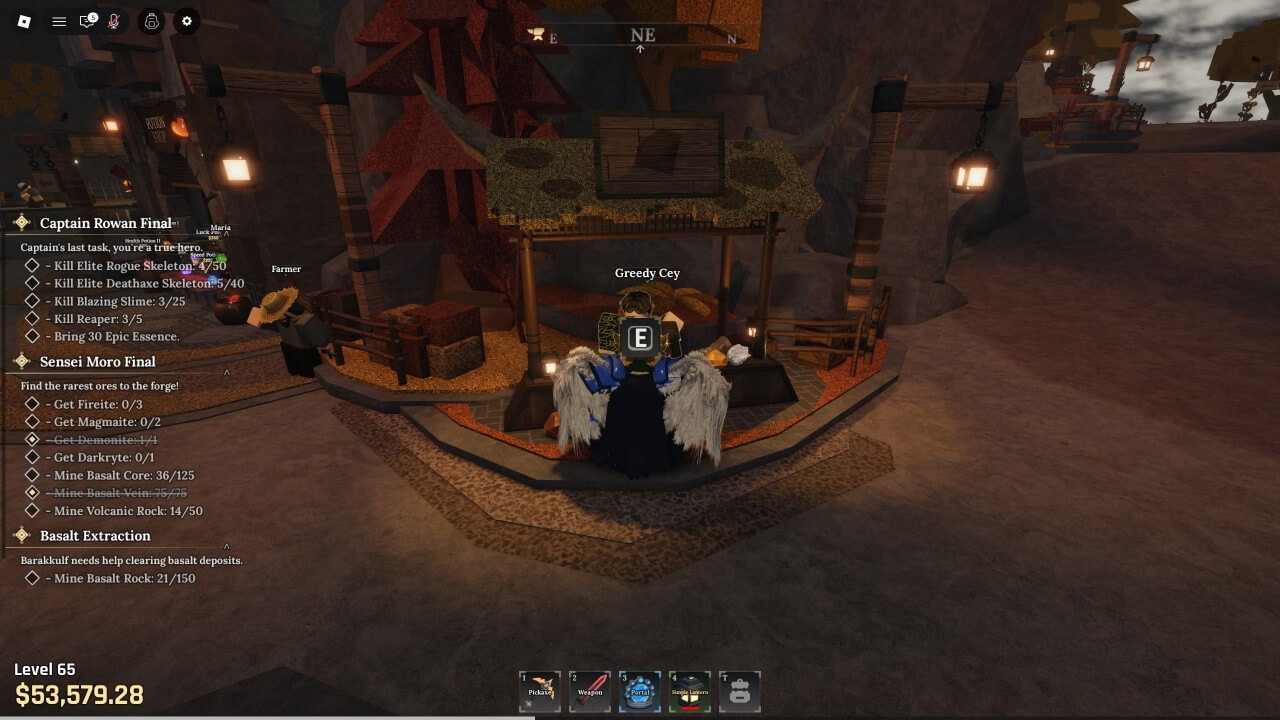The image size is (1280, 720).
Task: Equip the Weapon in slot two
Action: click(590, 691)
